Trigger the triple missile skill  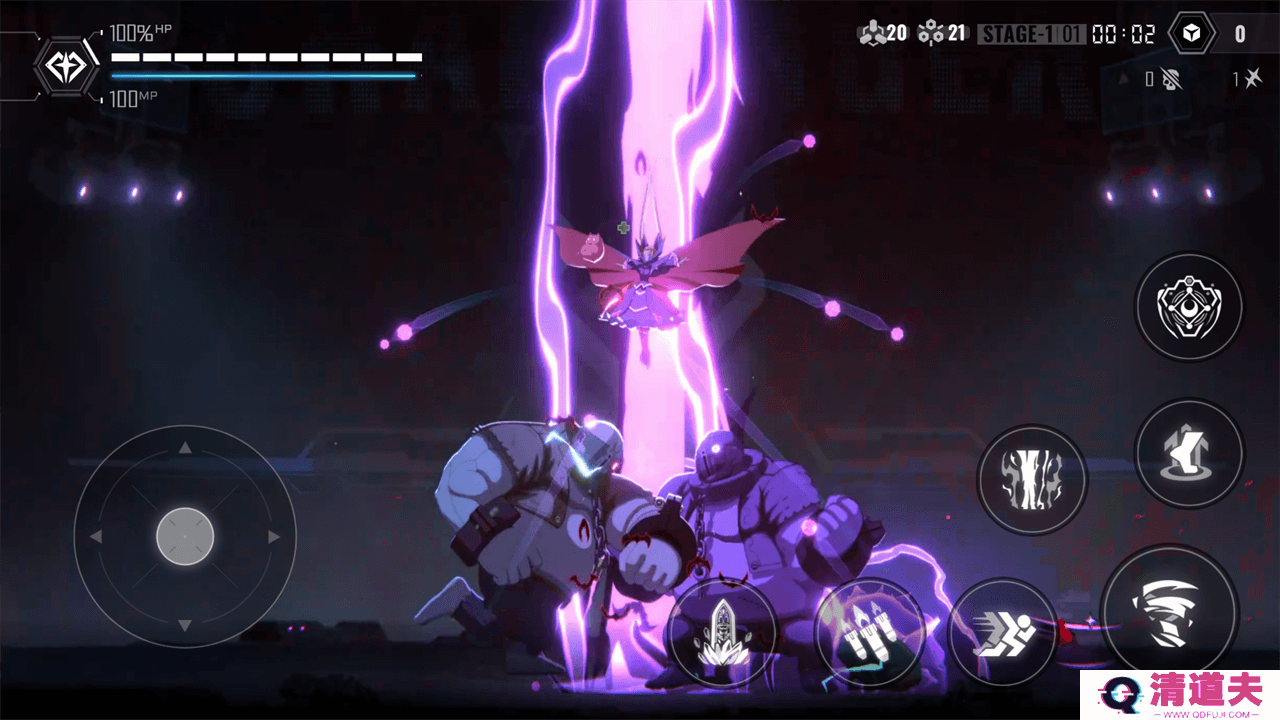coord(867,632)
